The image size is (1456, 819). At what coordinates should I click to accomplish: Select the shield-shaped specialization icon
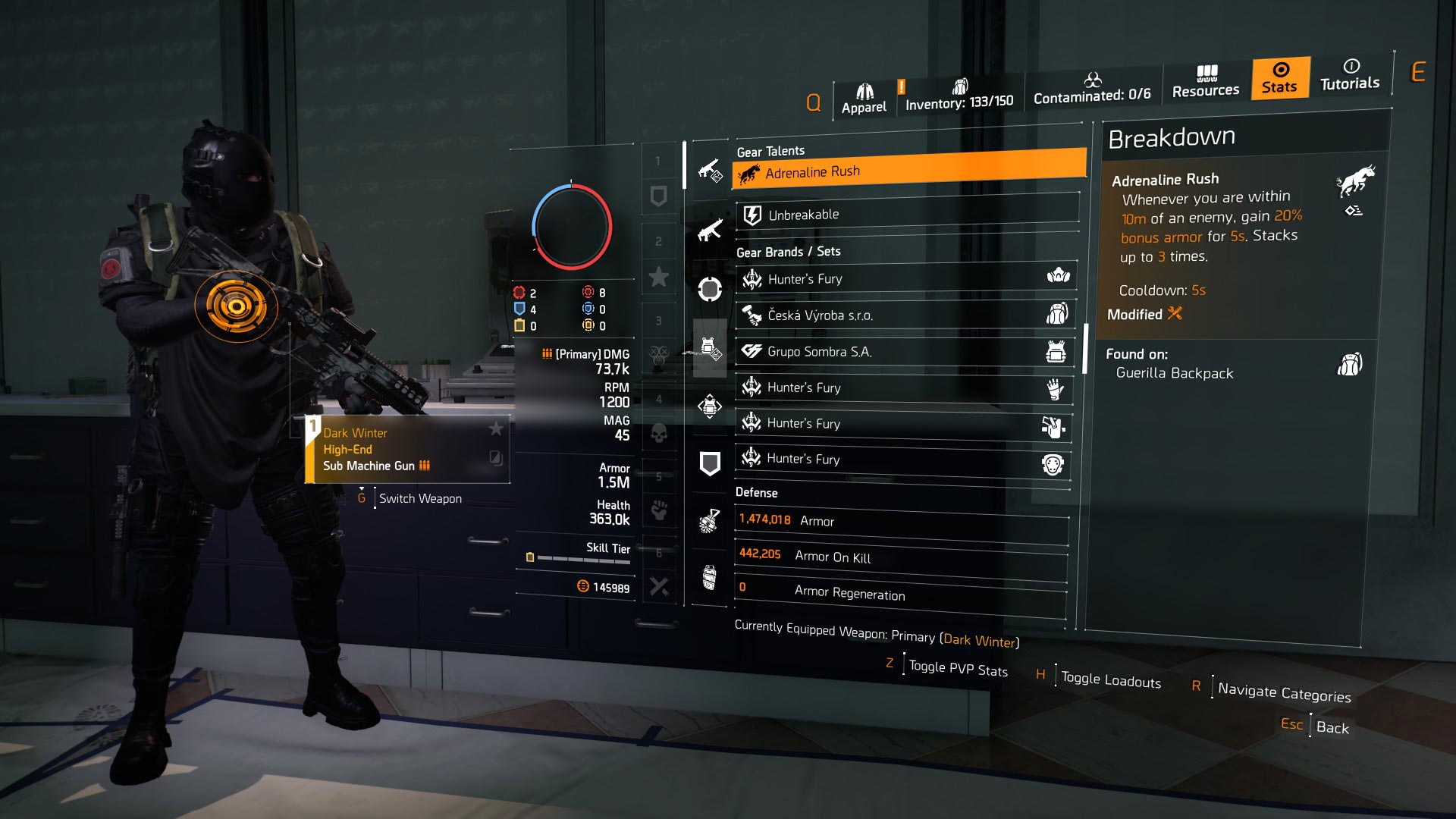tap(709, 460)
